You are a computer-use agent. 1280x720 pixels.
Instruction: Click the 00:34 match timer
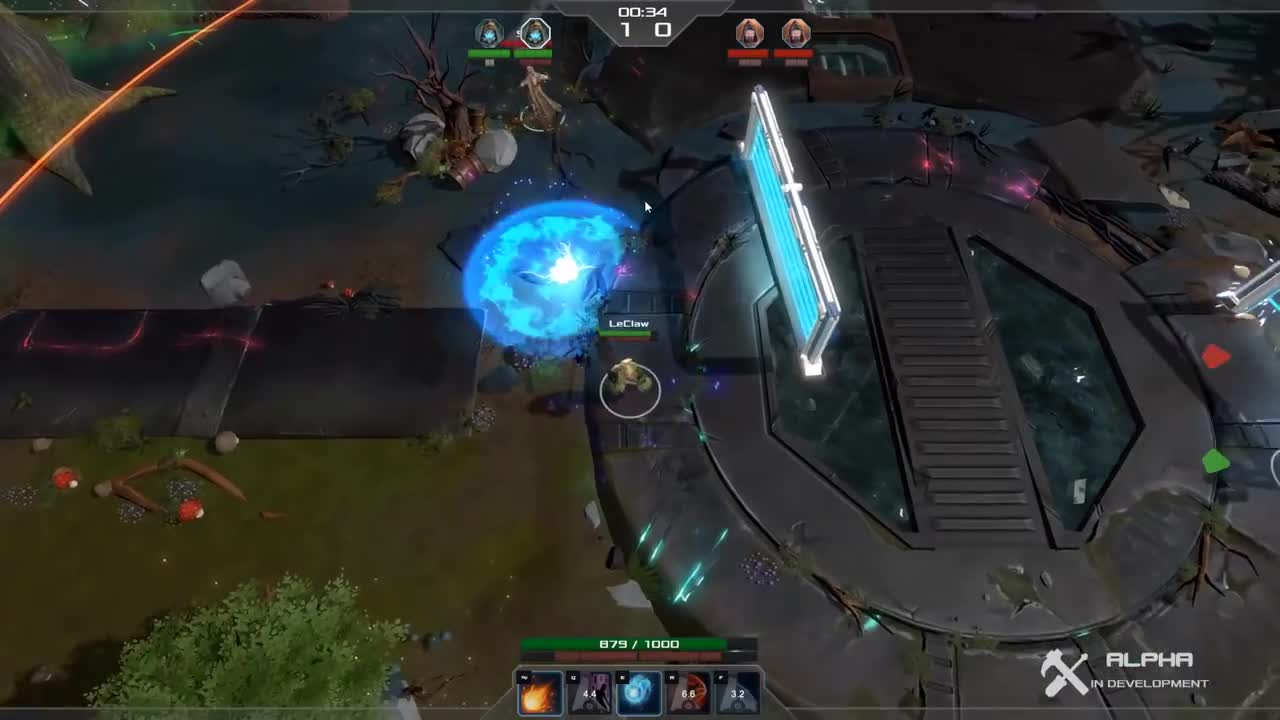[x=643, y=12]
